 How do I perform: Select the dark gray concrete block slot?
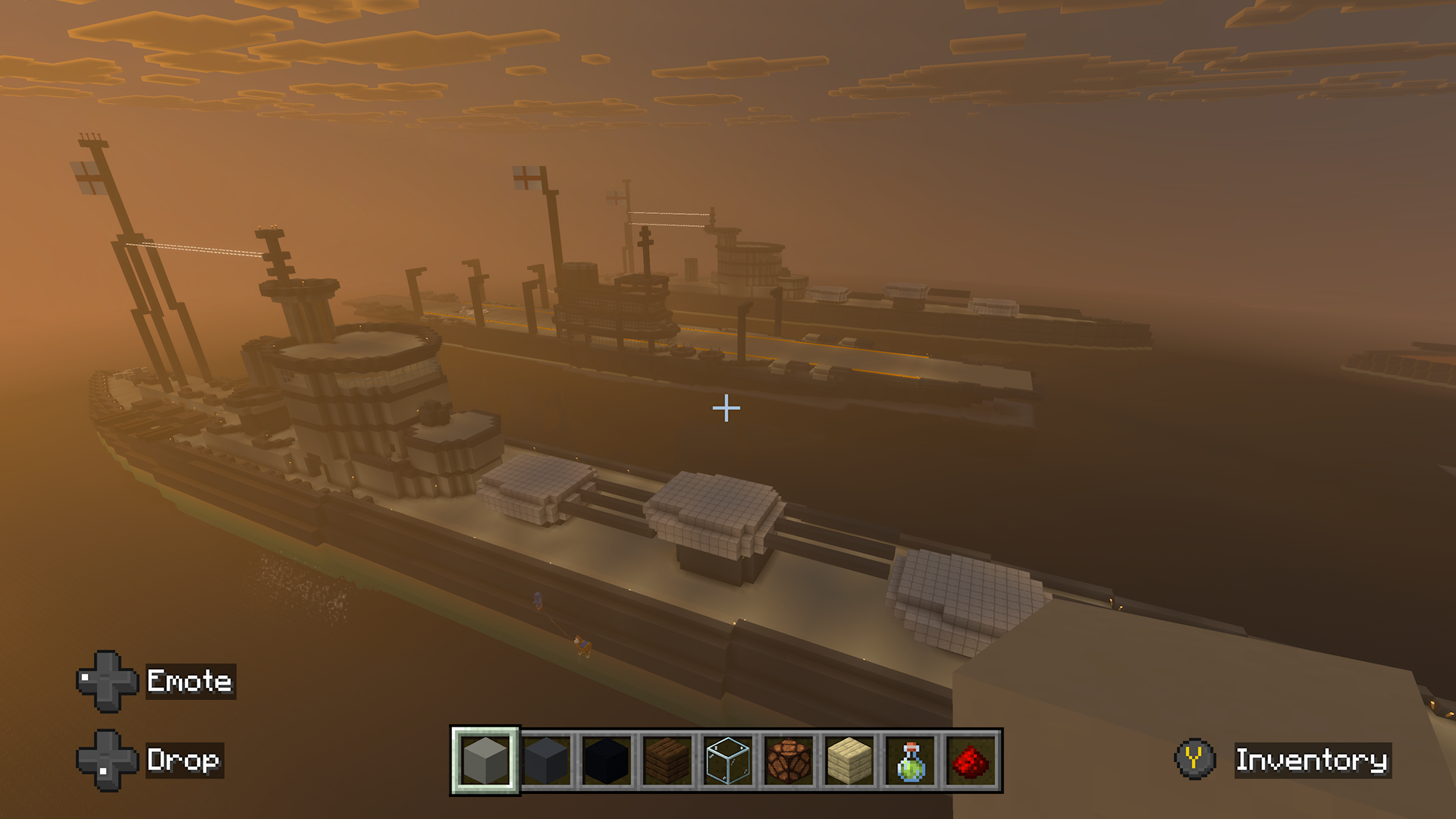point(546,761)
